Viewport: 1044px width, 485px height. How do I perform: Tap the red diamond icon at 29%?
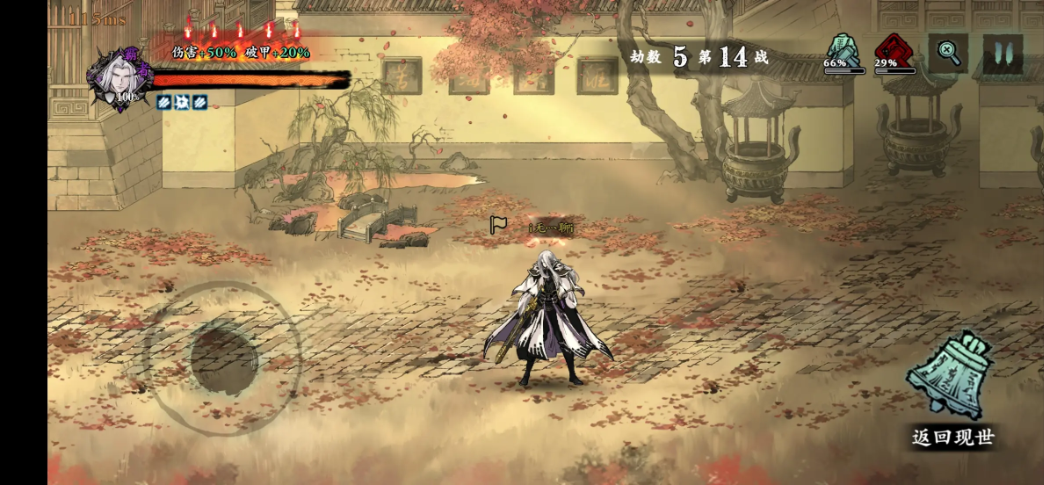[894, 50]
